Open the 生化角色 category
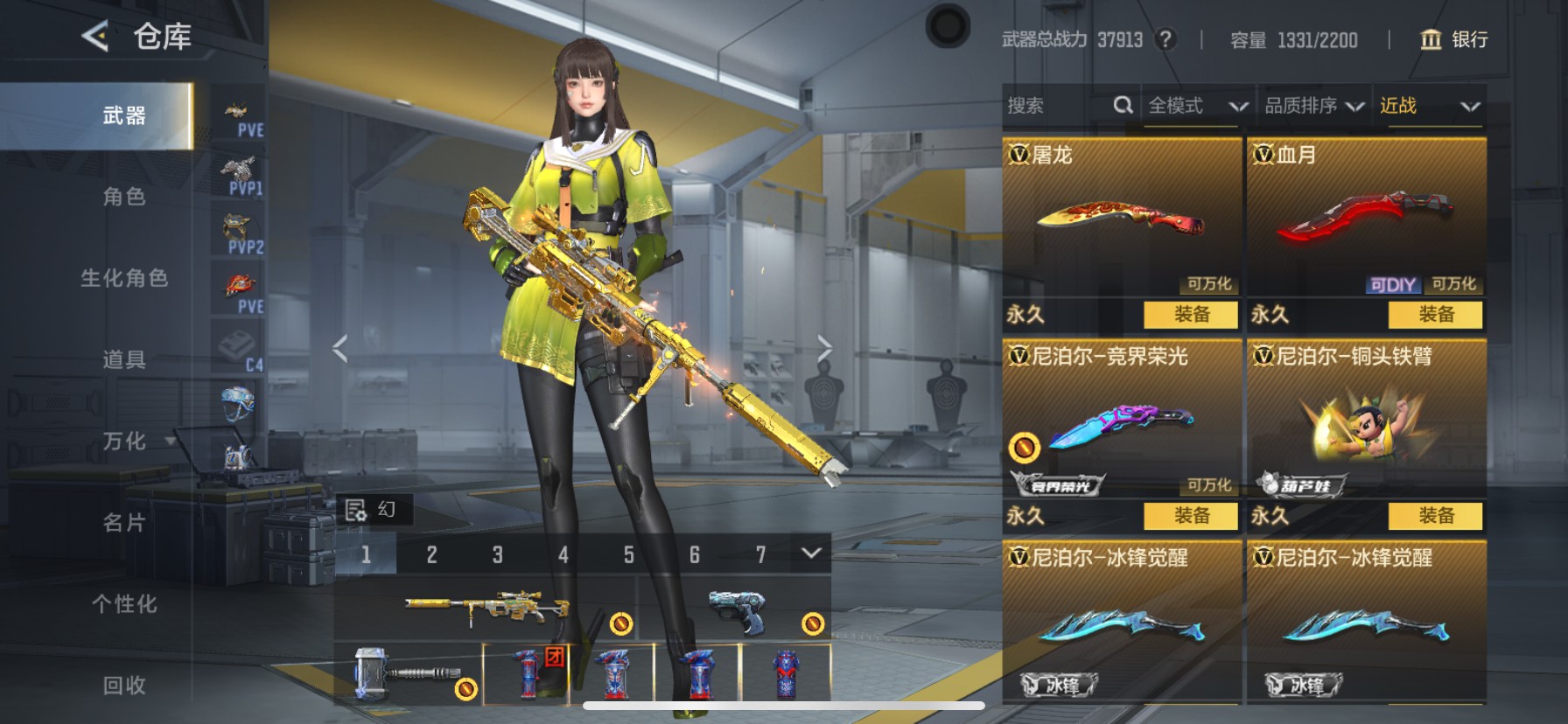The image size is (1568, 724). tap(124, 278)
